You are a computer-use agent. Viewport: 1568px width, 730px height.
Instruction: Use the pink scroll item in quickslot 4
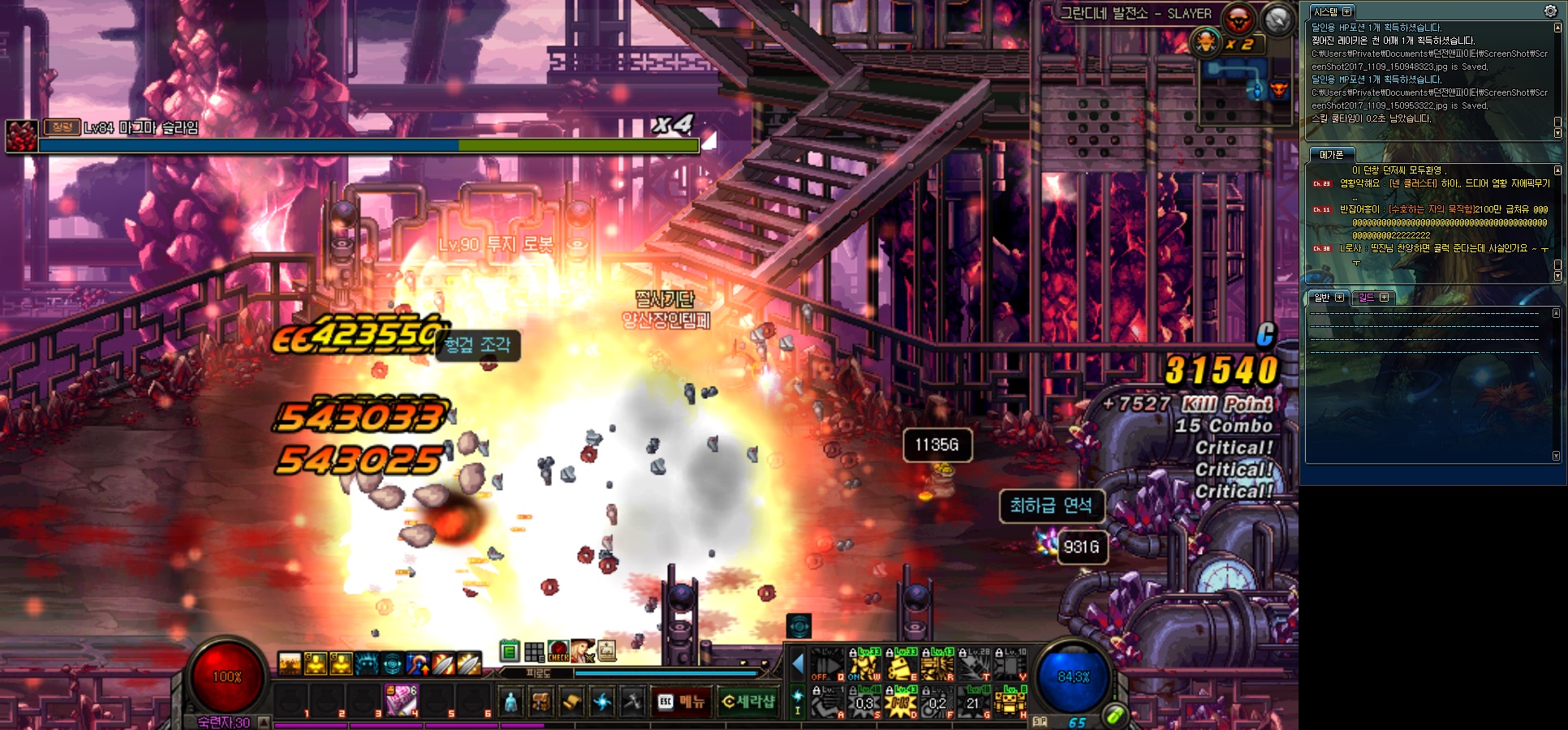pyautogui.click(x=401, y=700)
